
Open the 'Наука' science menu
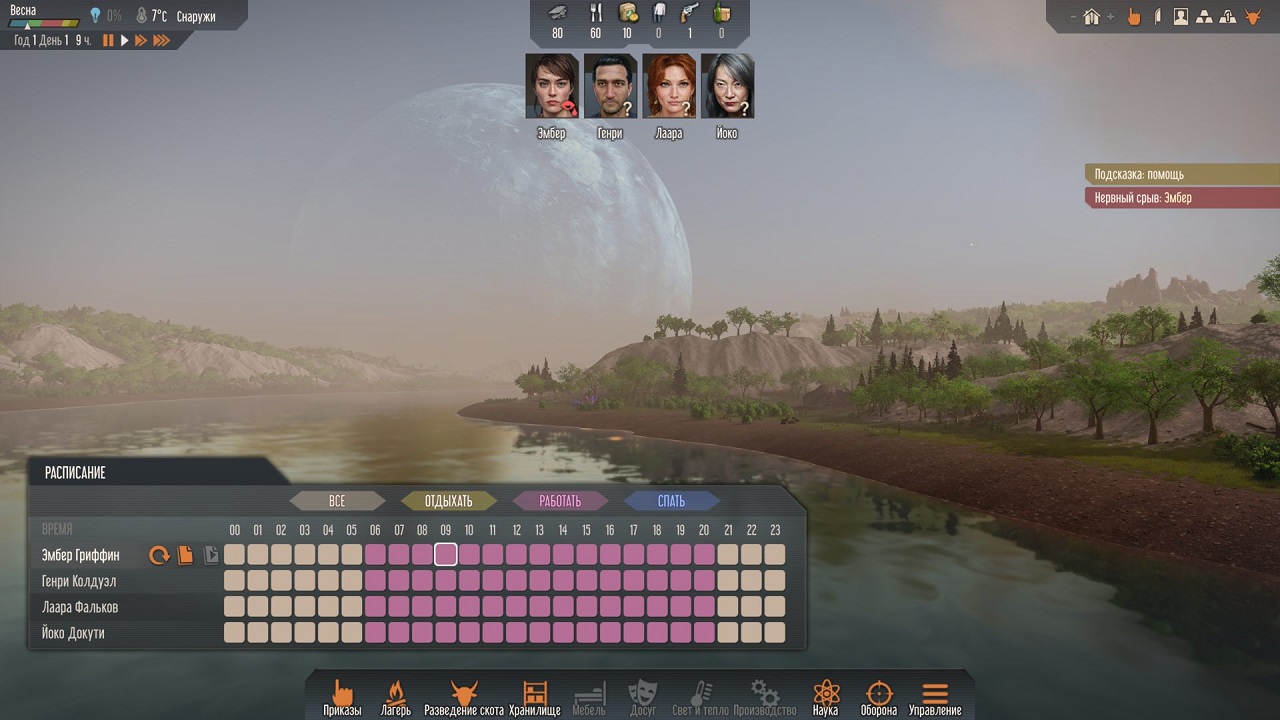click(825, 697)
